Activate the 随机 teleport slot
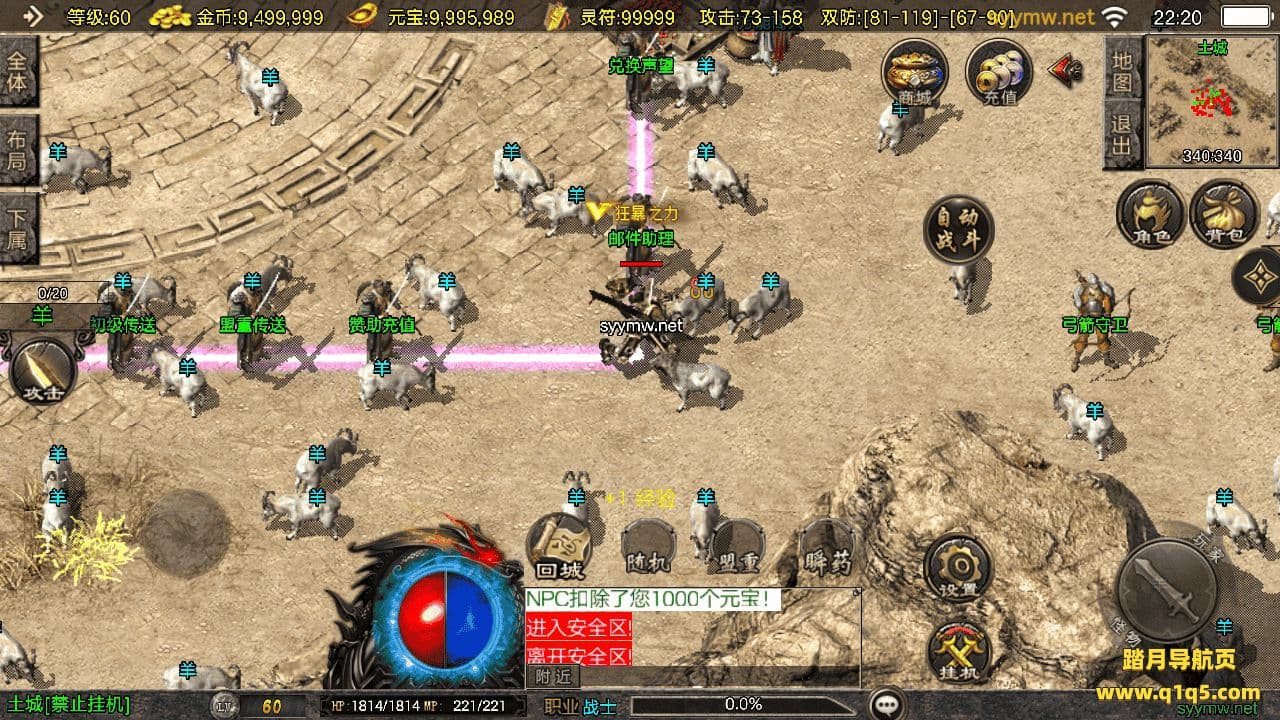Viewport: 1280px width, 720px height. pos(648,547)
